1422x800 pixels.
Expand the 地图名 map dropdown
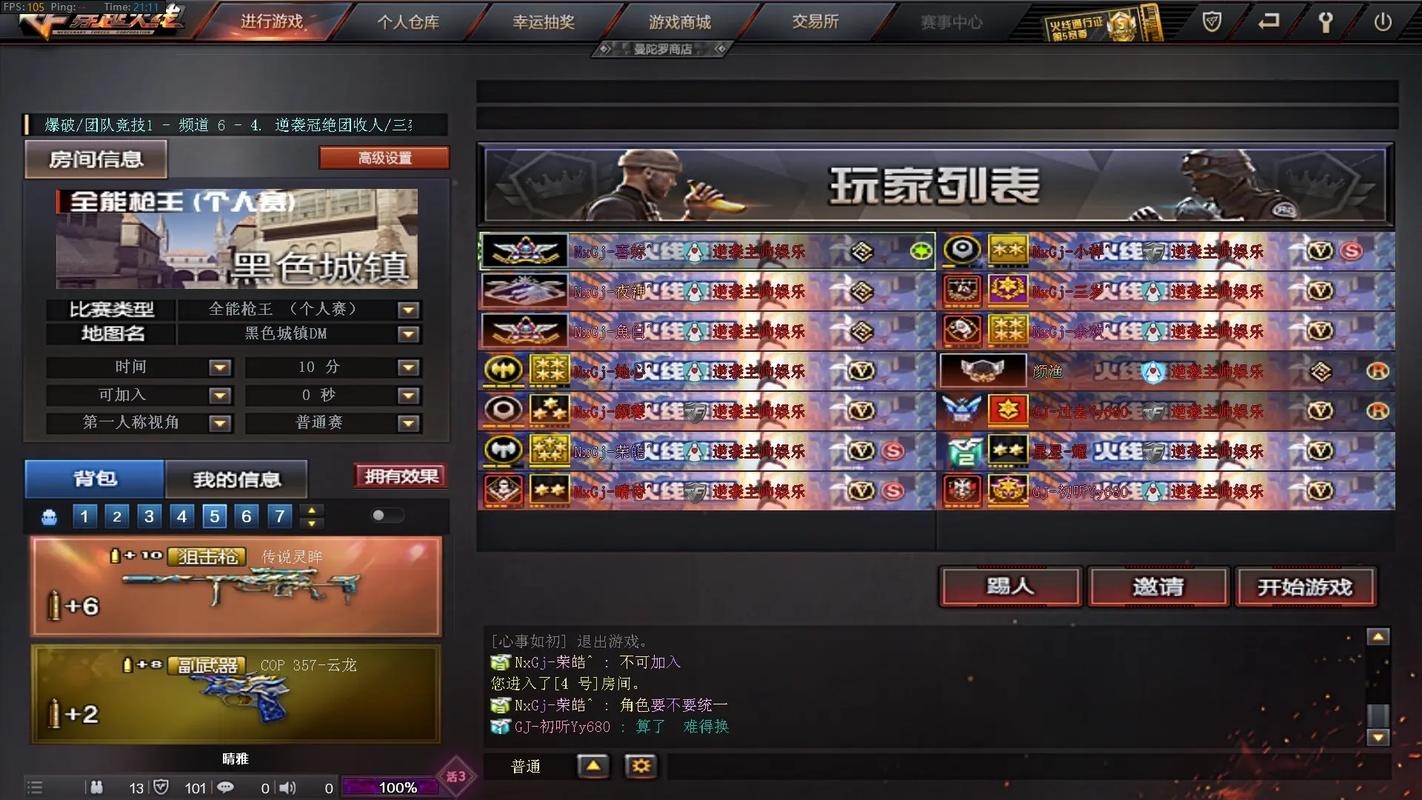click(x=408, y=334)
